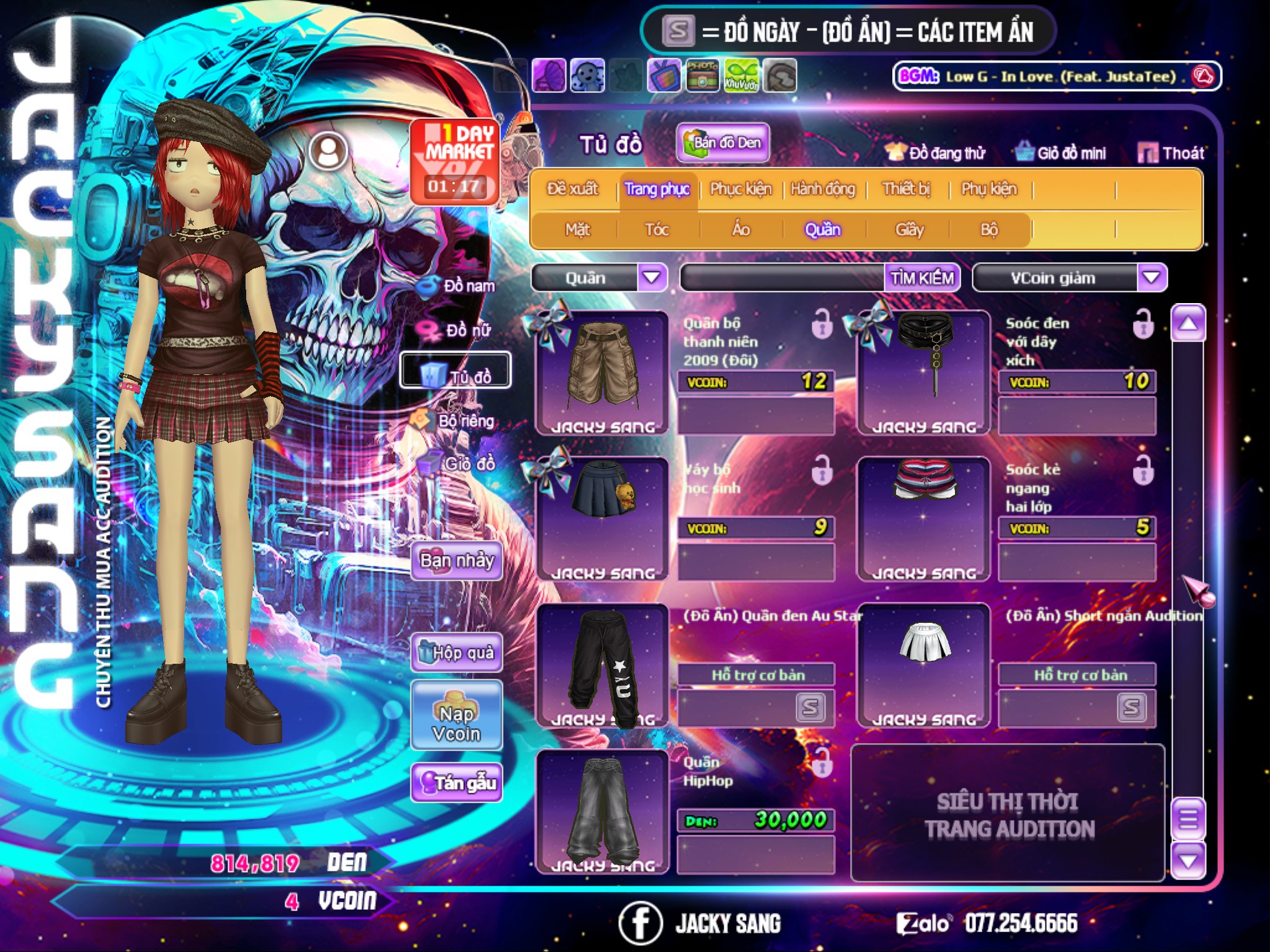Image resolution: width=1270 pixels, height=952 pixels.
Task: Select the Tóc clothing sub-tab
Action: point(657,230)
